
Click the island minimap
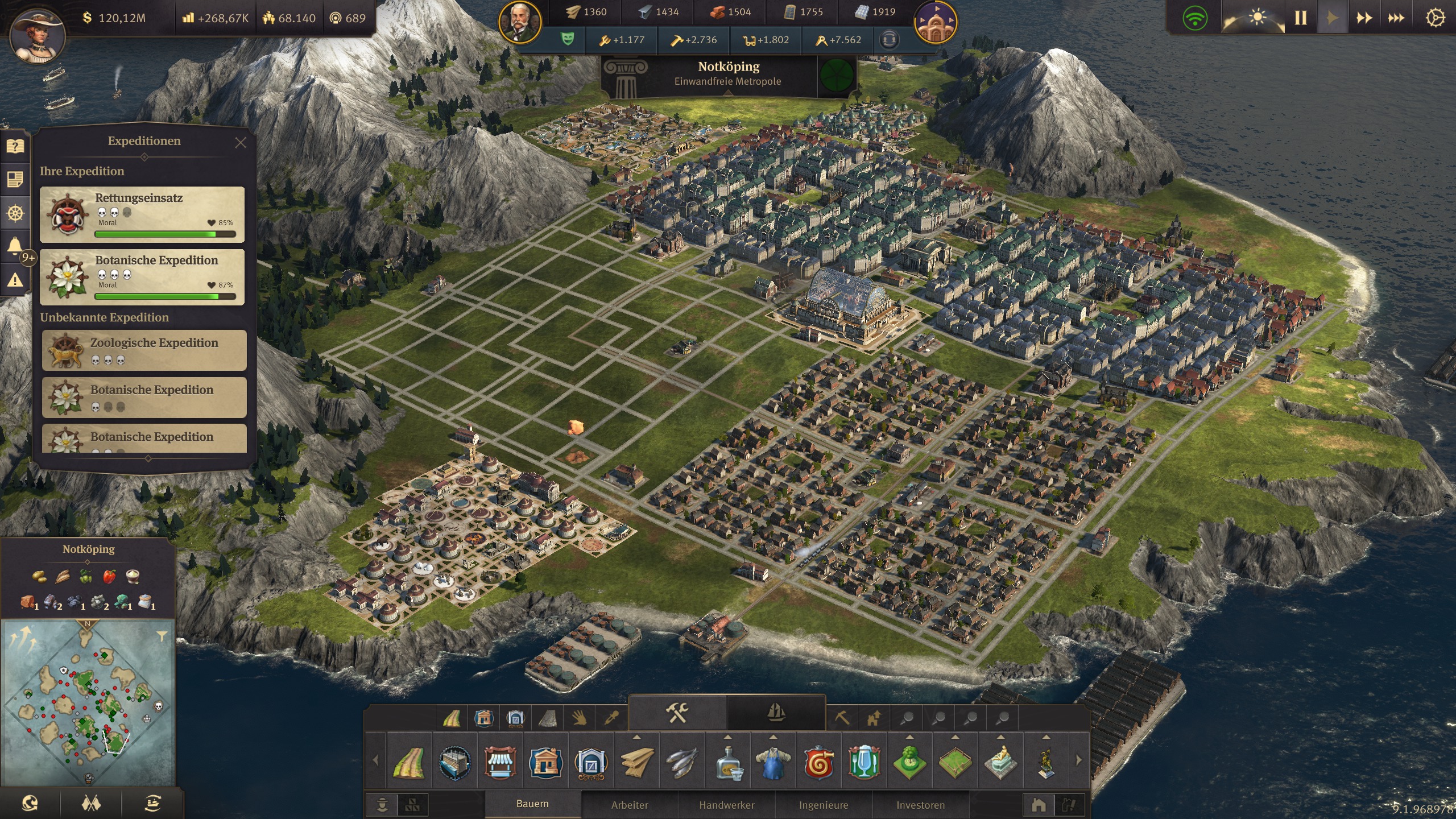(88, 702)
